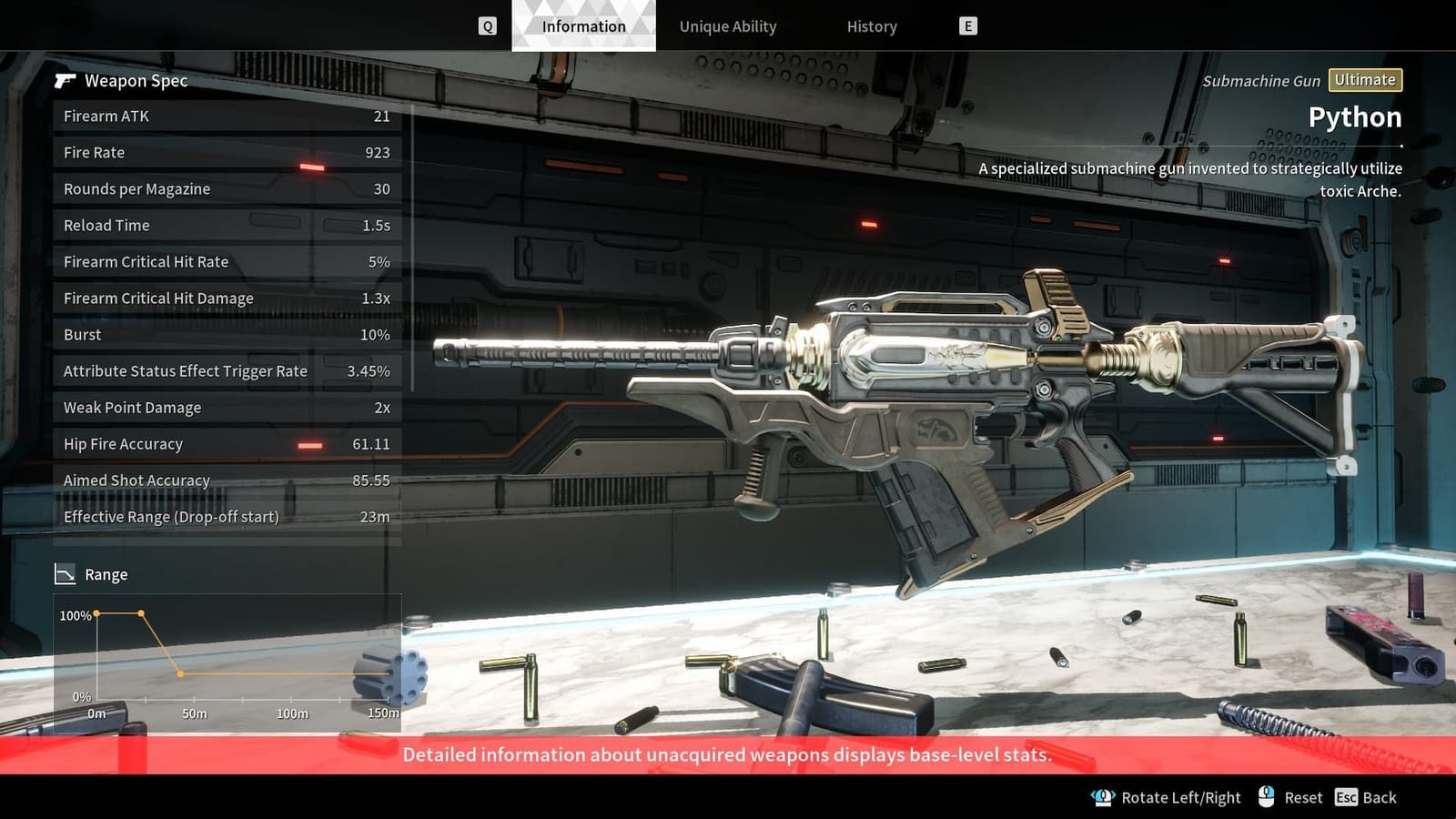The height and width of the screenshot is (819, 1456).
Task: Click the Python weapon name
Action: click(x=1355, y=116)
